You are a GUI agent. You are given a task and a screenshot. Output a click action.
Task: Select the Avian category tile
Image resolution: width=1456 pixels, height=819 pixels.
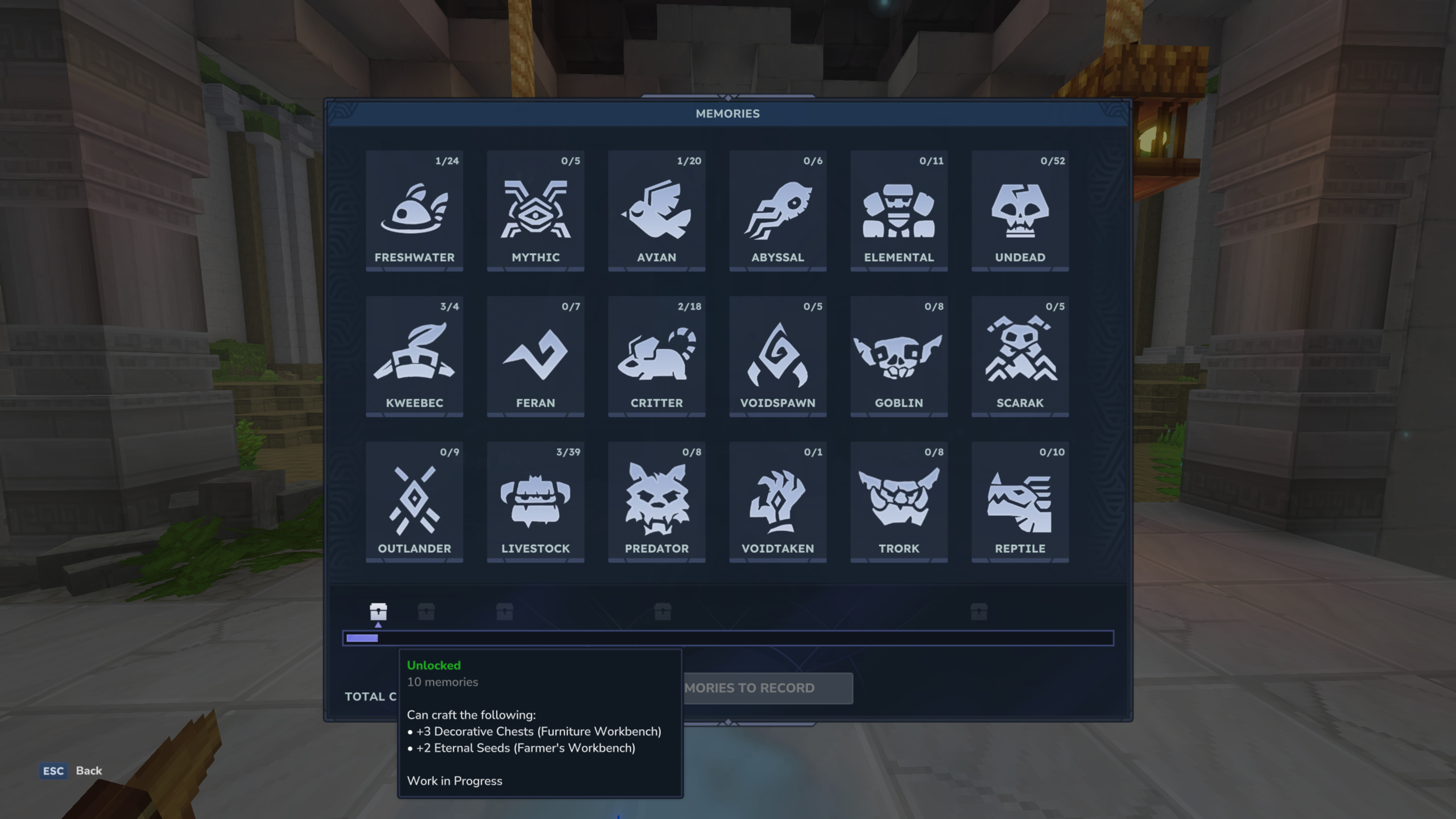(656, 212)
